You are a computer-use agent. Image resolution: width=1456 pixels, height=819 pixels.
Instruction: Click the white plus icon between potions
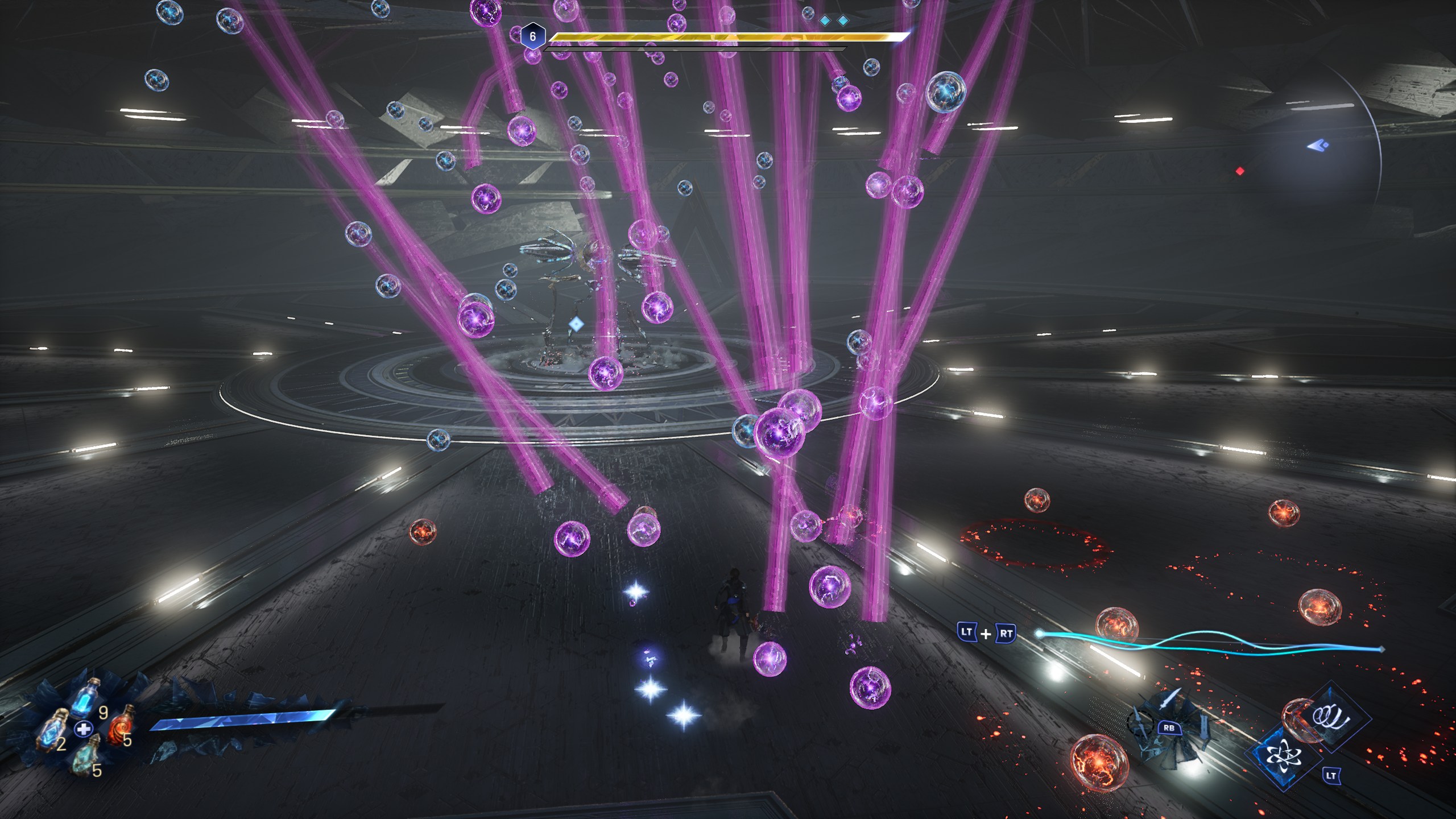pos(84,728)
